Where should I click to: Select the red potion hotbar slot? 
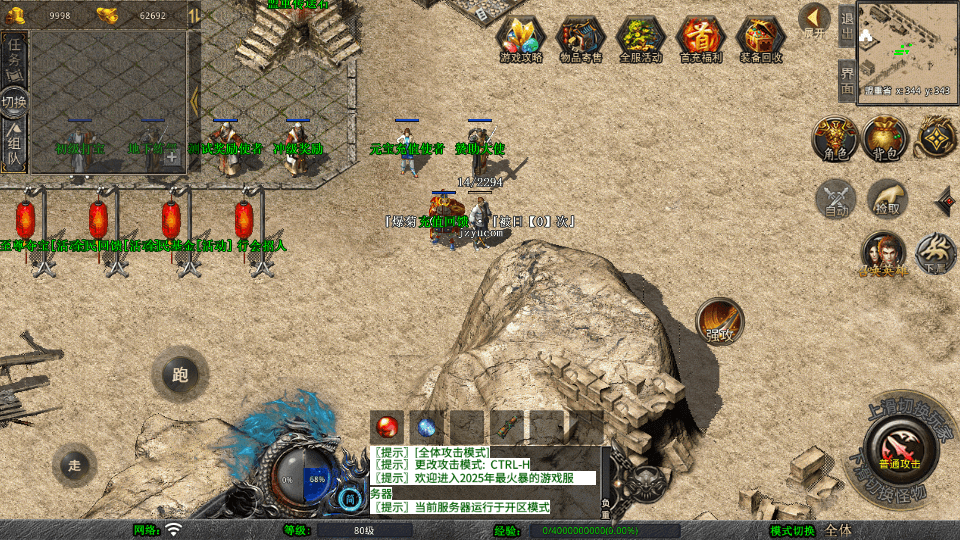(x=387, y=426)
